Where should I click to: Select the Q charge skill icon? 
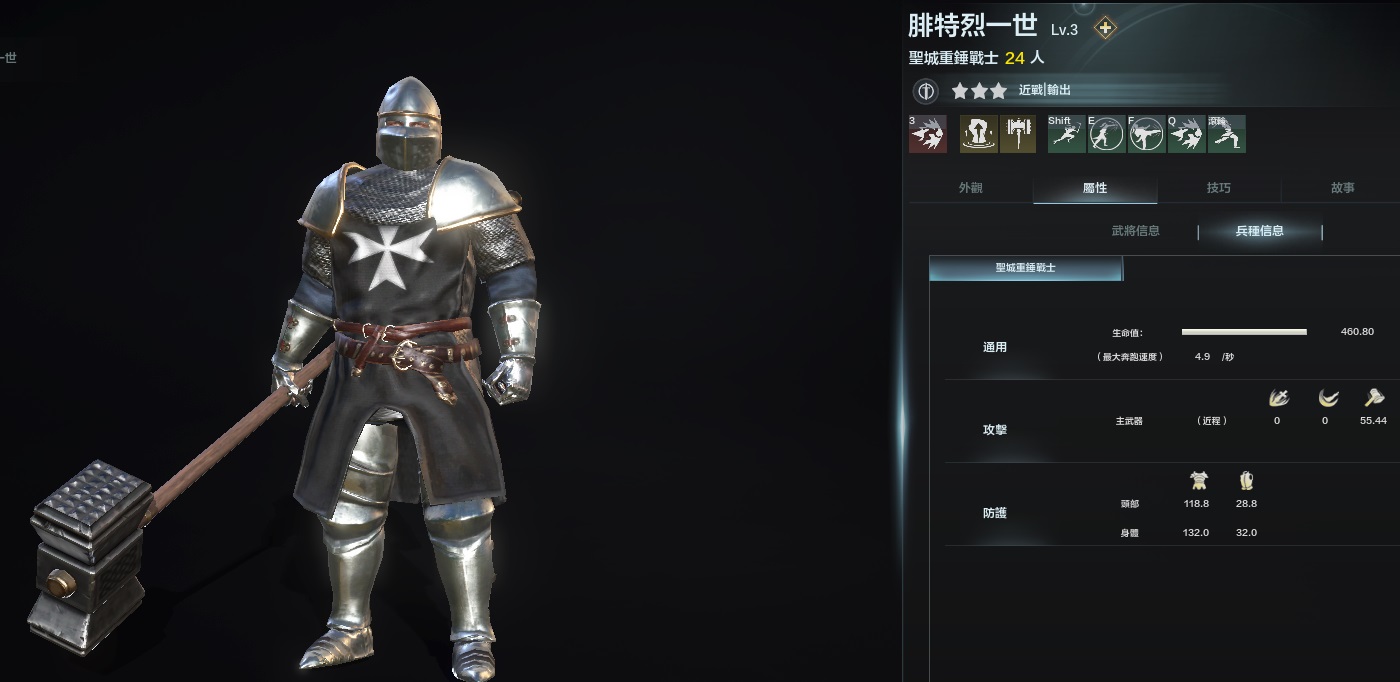1186,134
